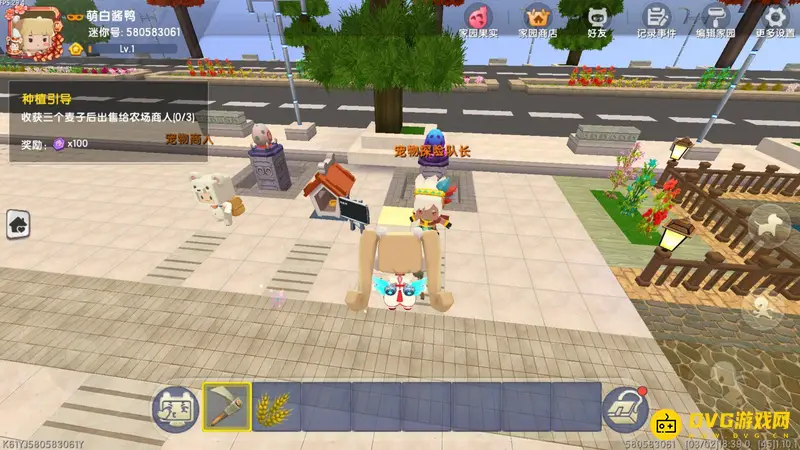The image size is (800, 450).
Task: Open the 记录事件 log
Action: [656, 20]
